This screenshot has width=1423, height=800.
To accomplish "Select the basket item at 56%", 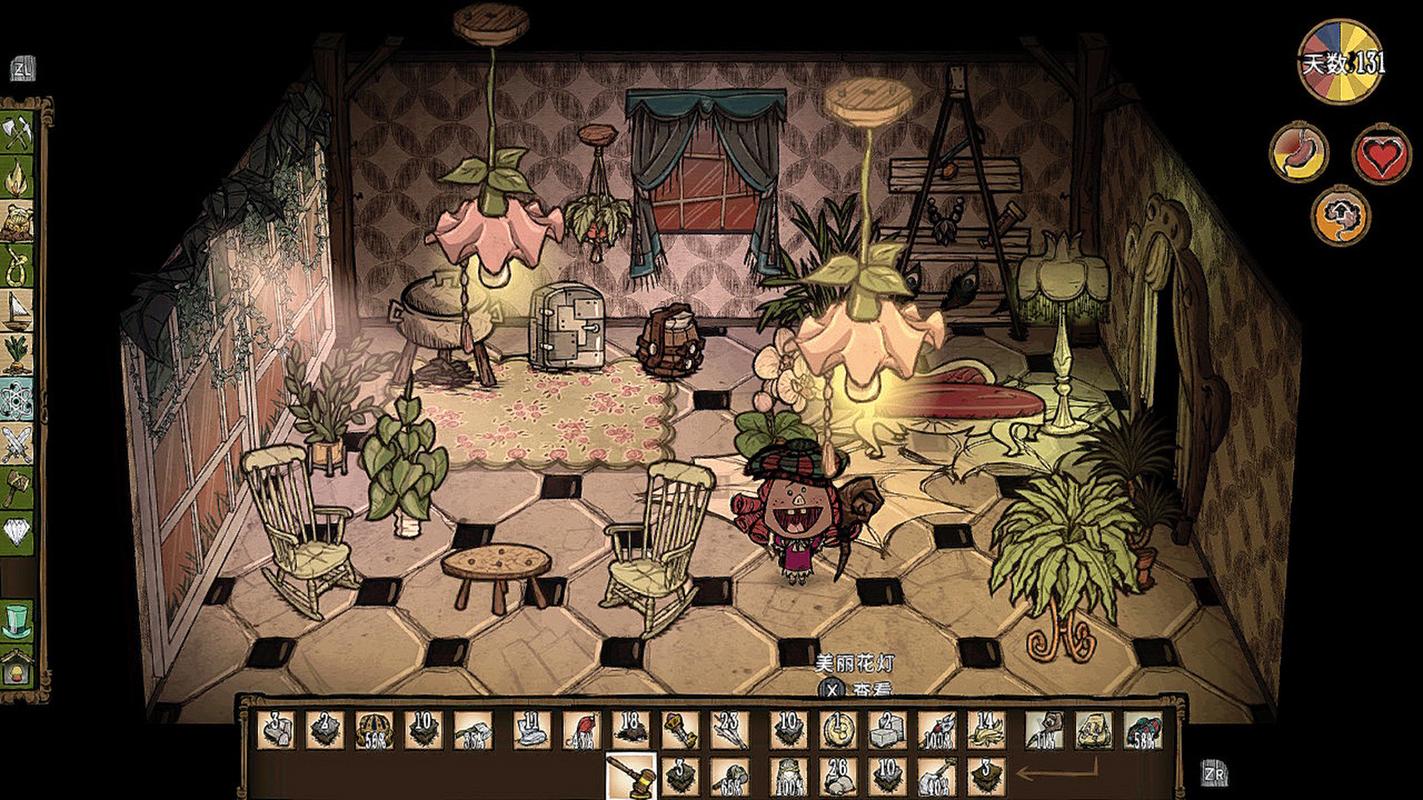I will (x=374, y=730).
